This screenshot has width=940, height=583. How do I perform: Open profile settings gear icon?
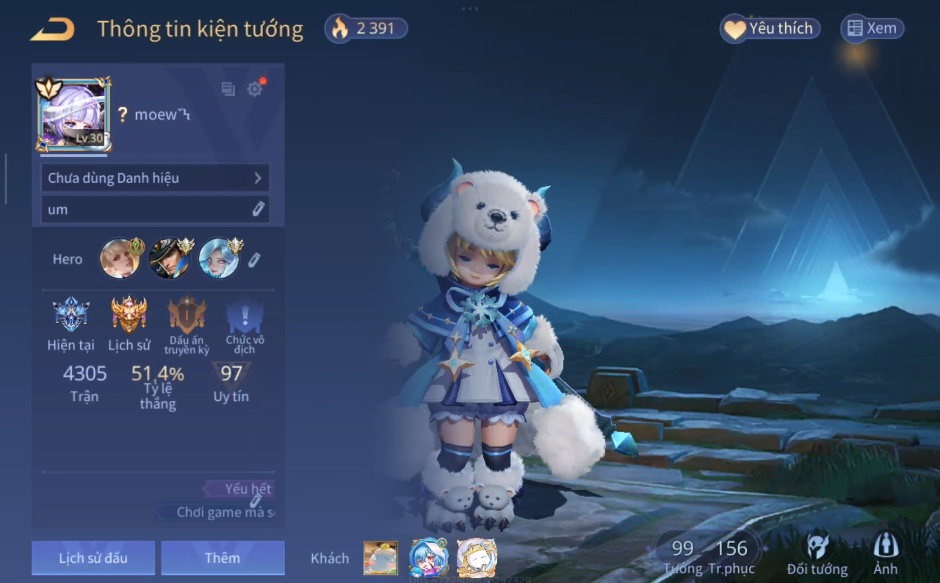(255, 89)
